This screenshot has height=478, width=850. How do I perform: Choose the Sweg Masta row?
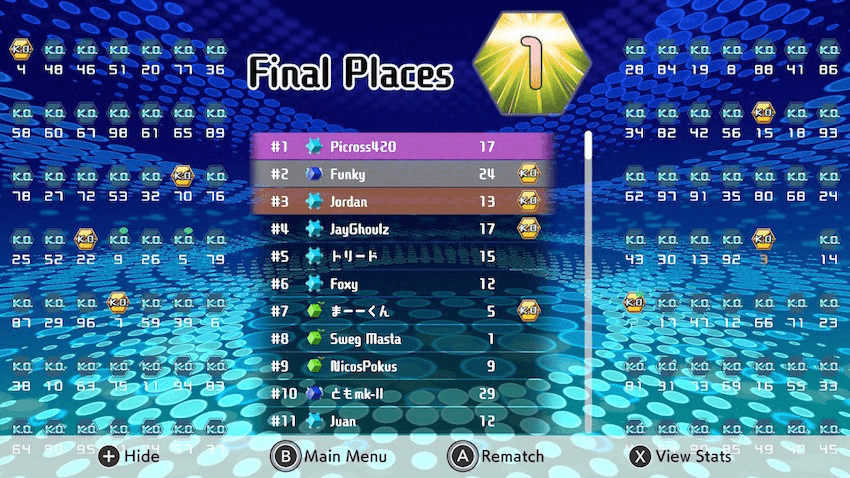pyautogui.click(x=402, y=339)
